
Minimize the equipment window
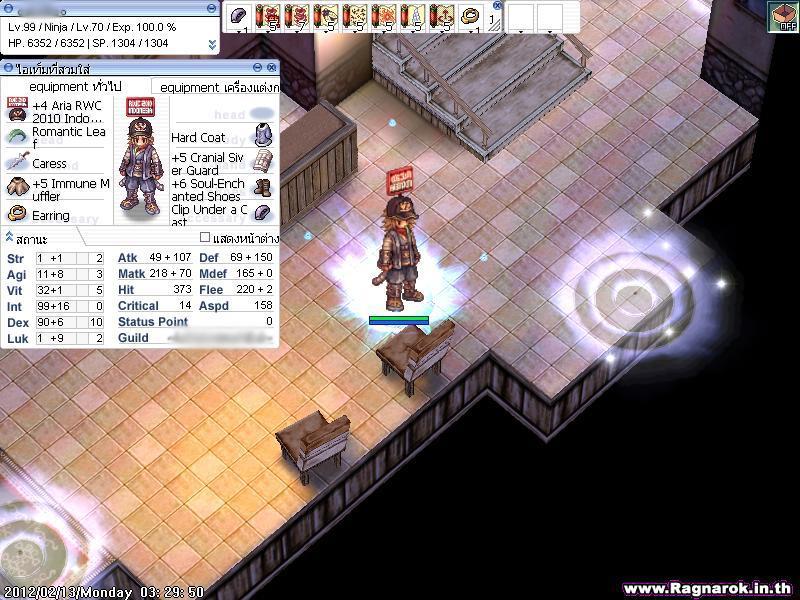(258, 68)
